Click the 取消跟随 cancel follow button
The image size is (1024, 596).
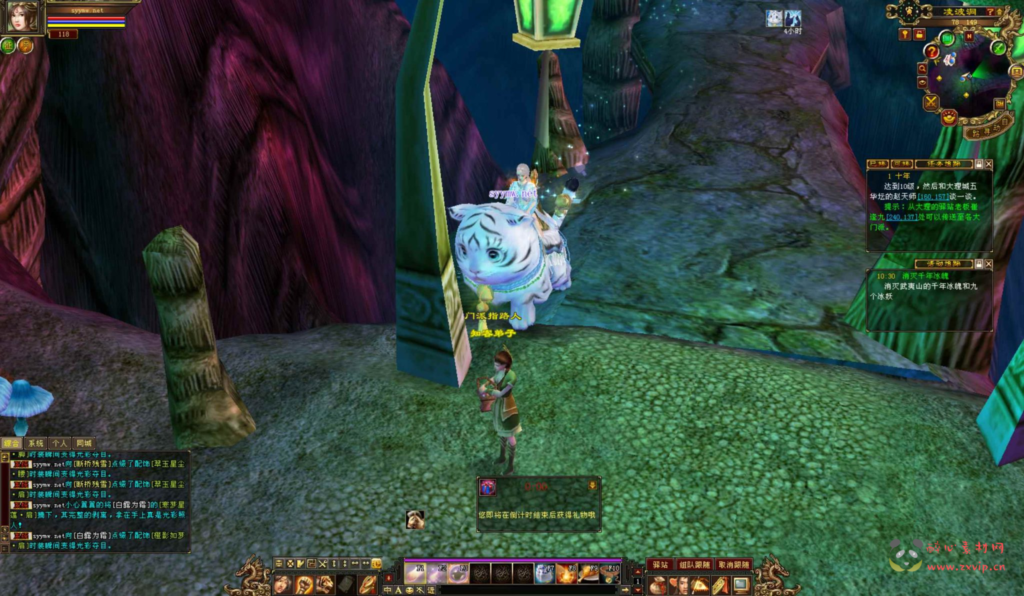click(734, 565)
